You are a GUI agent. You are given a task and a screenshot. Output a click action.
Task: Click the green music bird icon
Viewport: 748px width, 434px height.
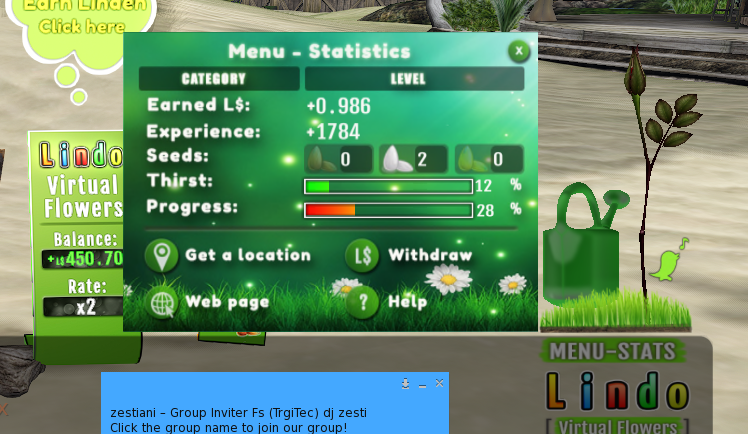[667, 262]
